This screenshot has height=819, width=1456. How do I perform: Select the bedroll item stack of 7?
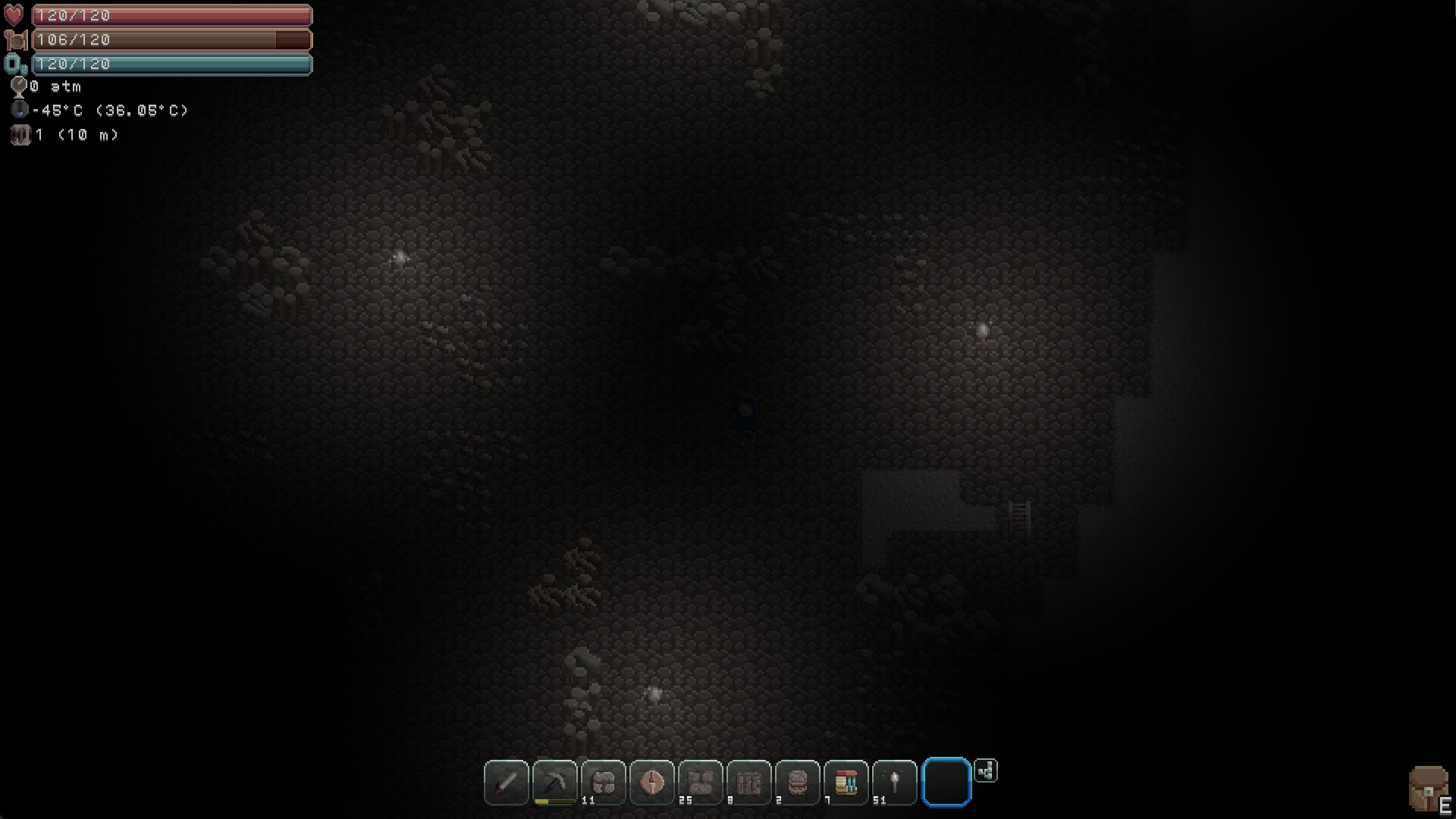845,781
